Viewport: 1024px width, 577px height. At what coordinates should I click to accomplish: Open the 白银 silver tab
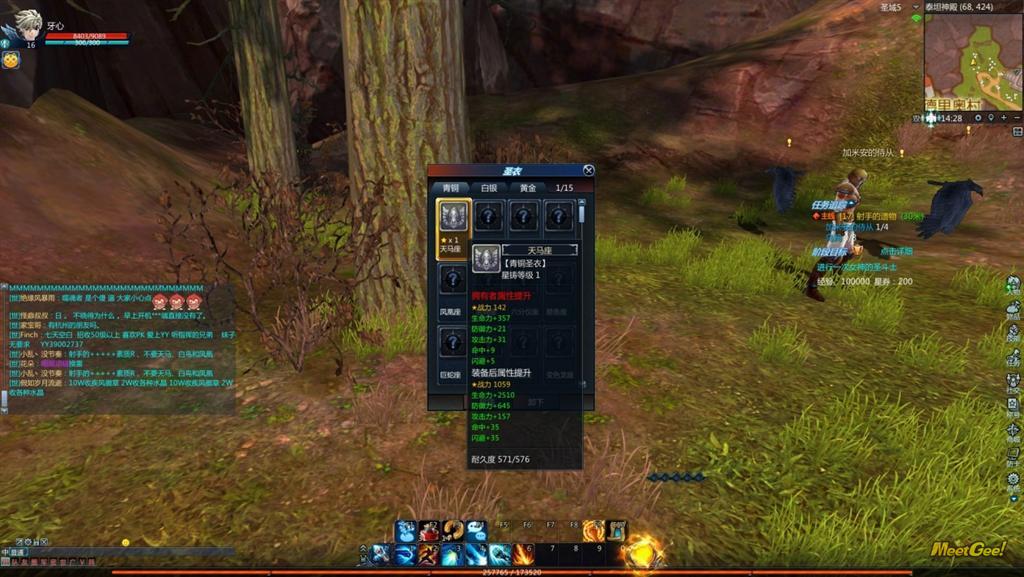(489, 187)
